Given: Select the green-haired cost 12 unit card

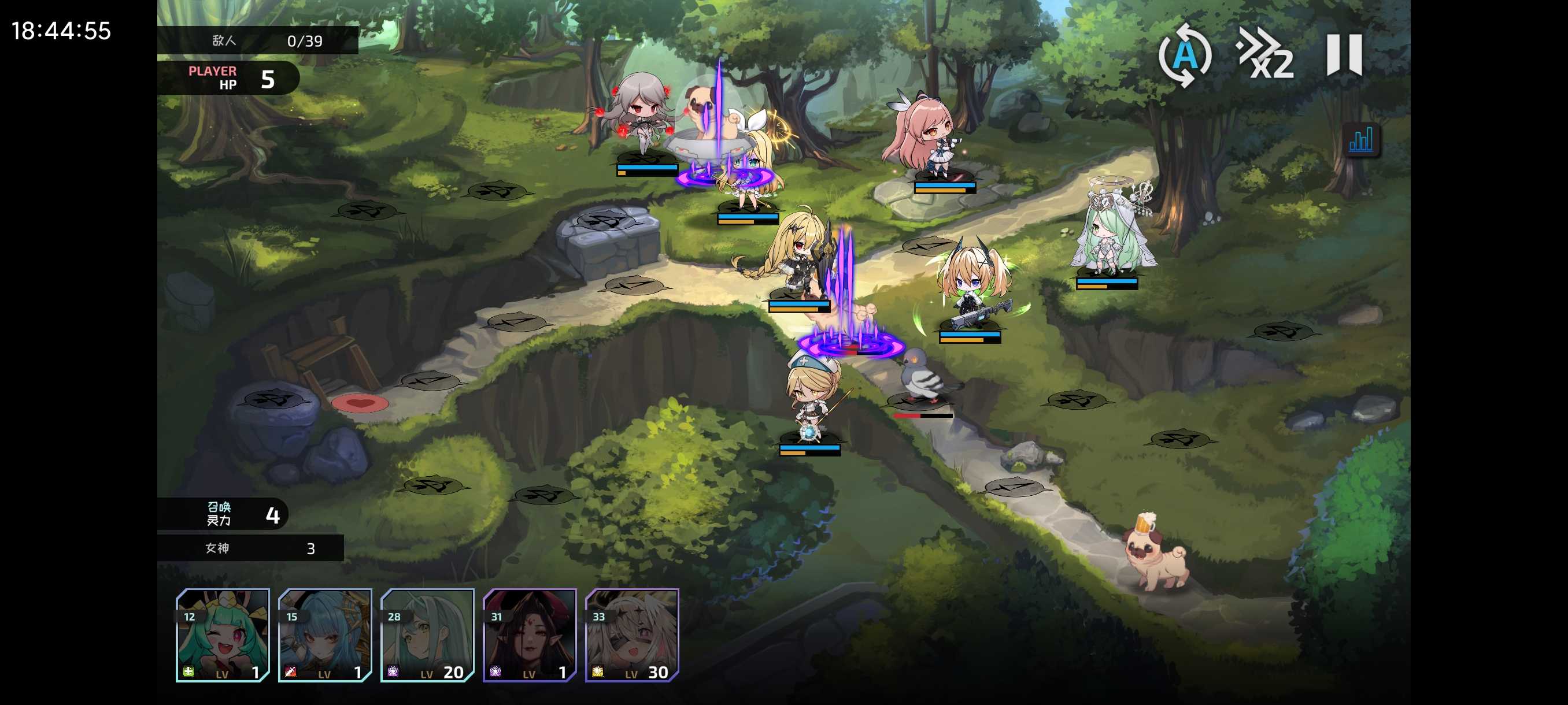Looking at the screenshot, I should 223,634.
